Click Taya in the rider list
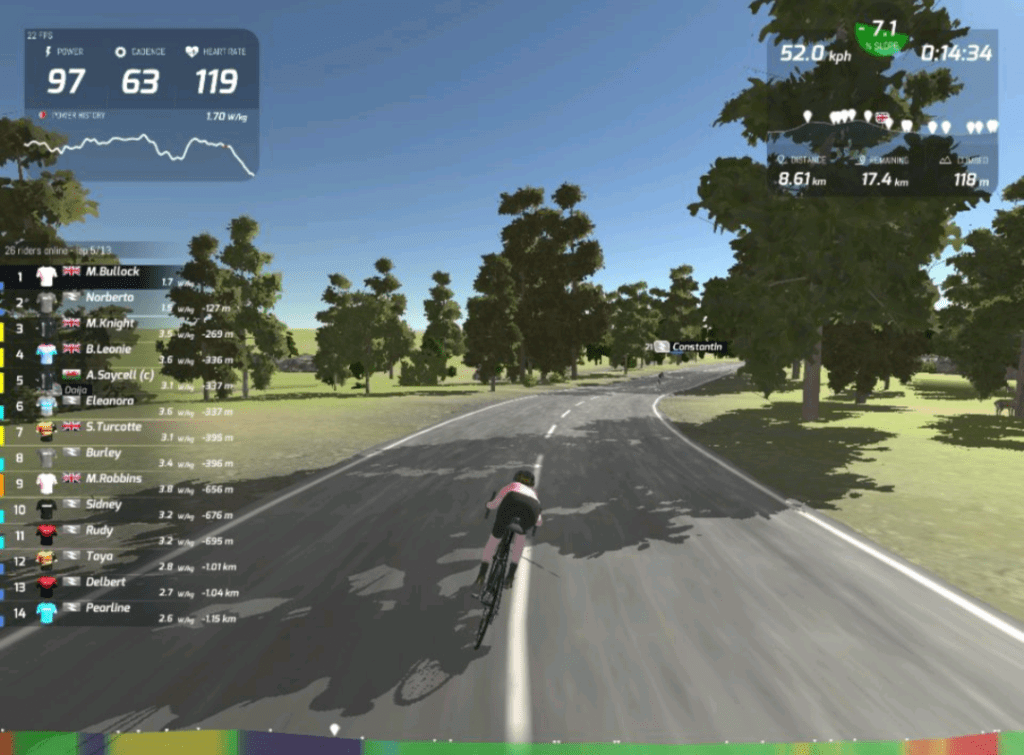 click(100, 556)
